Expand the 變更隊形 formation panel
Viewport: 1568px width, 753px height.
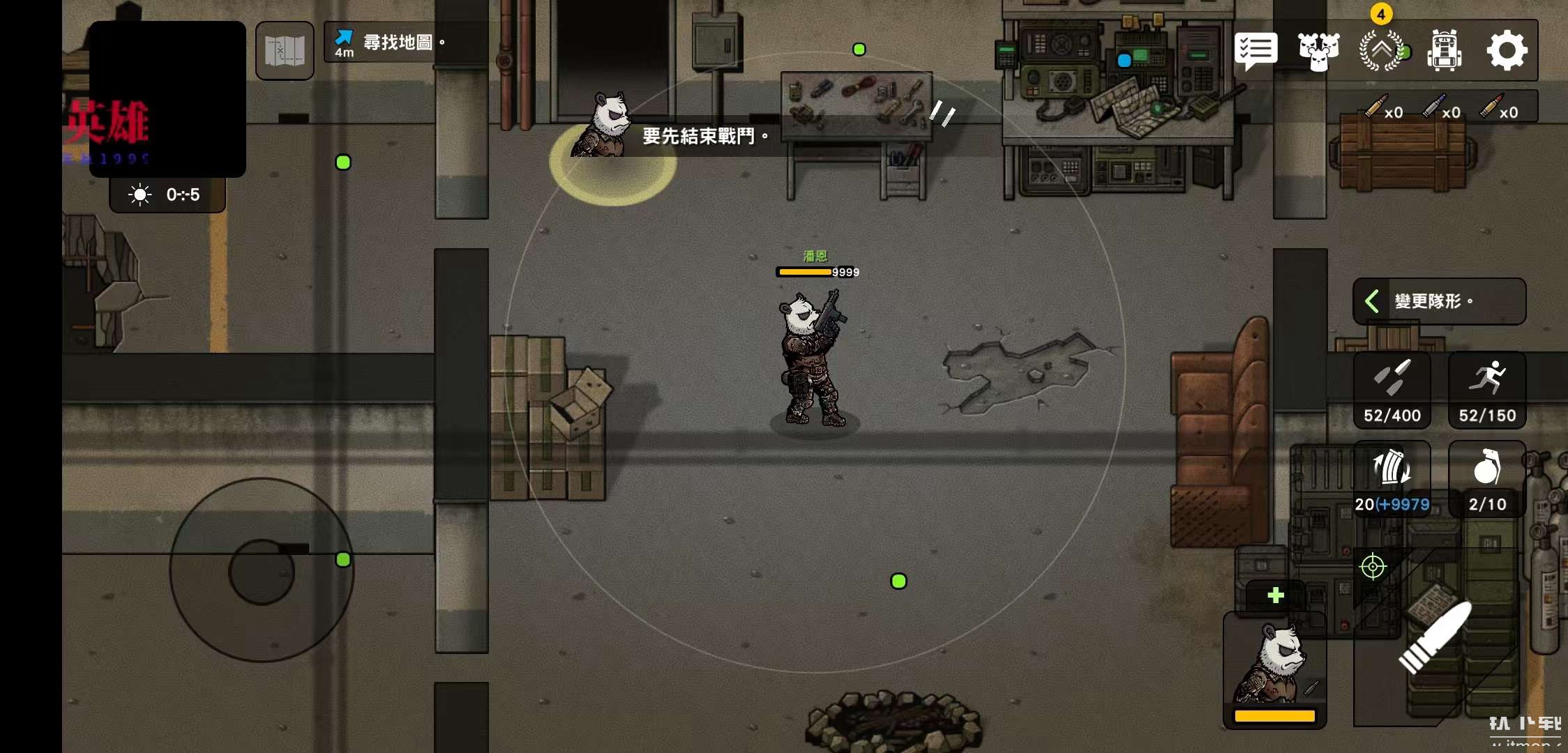pos(1439,301)
